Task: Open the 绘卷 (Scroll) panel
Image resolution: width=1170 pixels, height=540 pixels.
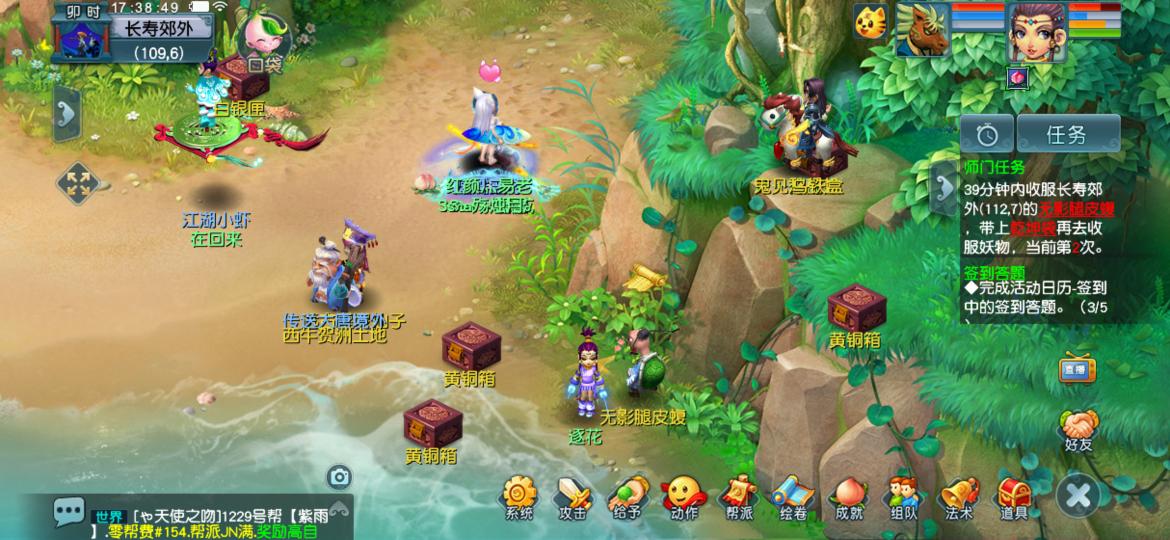Action: tap(793, 497)
